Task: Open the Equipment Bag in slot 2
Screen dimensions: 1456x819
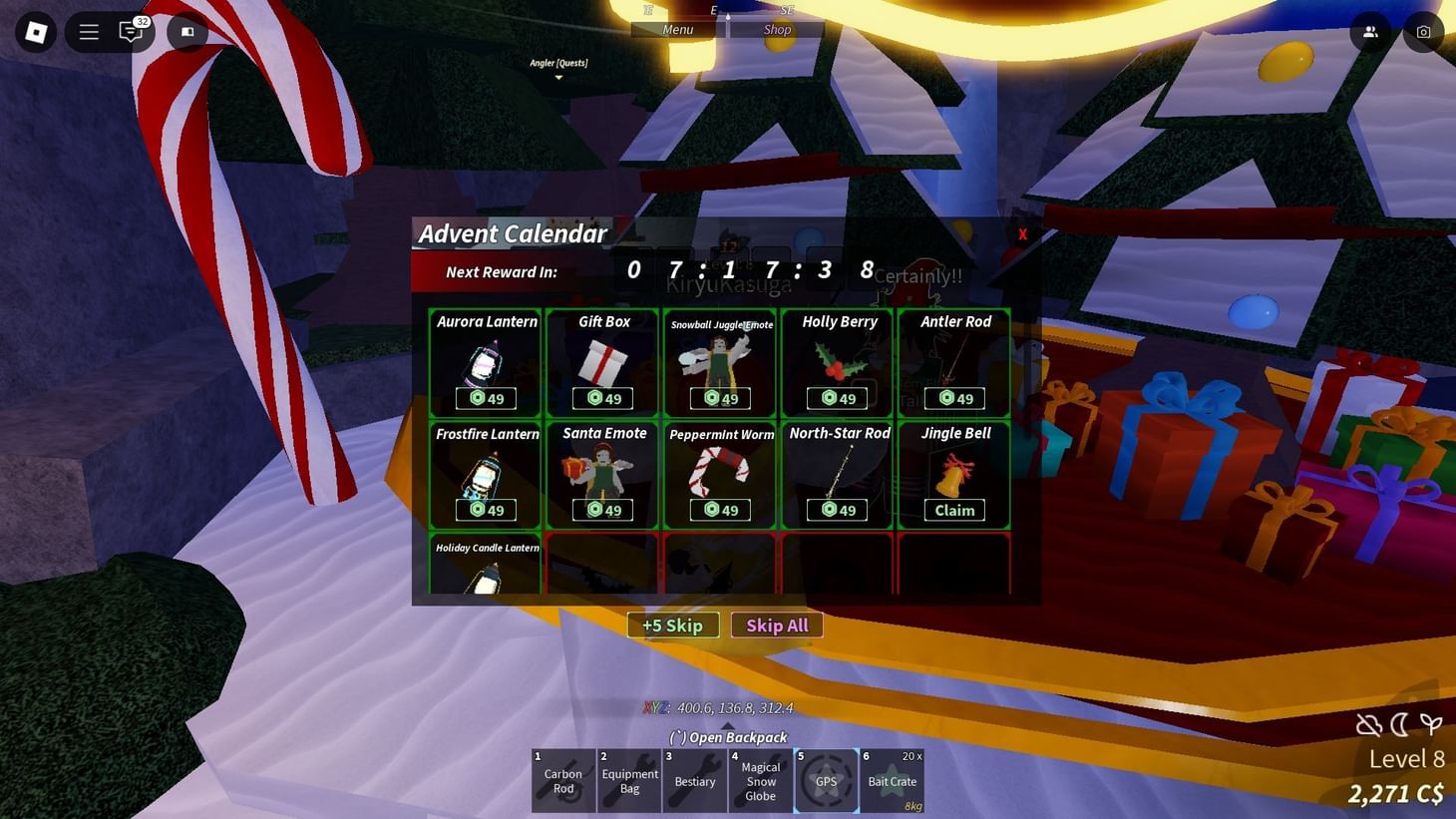Action: (628, 779)
